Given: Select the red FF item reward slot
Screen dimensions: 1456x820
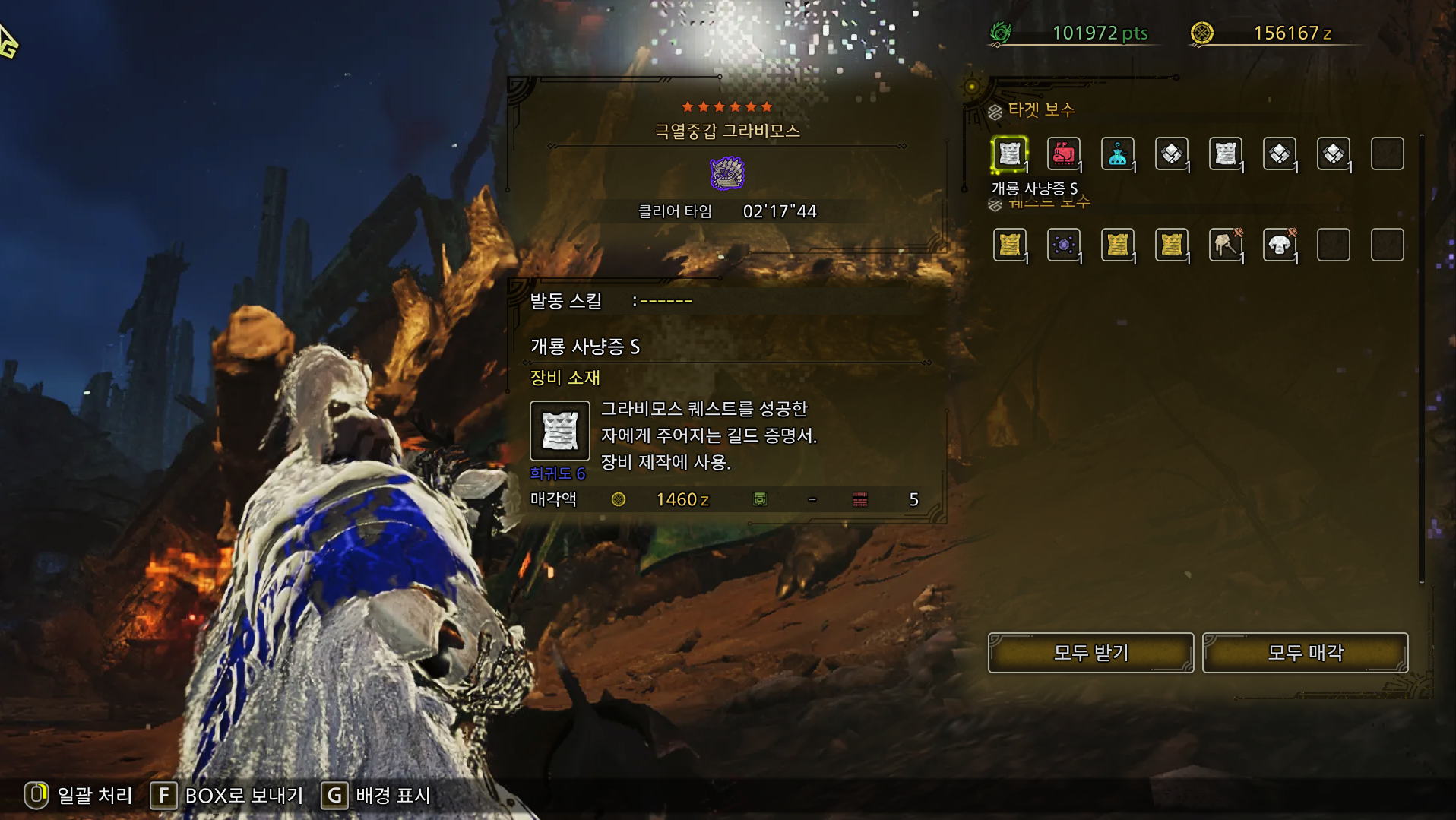Looking at the screenshot, I should tap(1063, 154).
